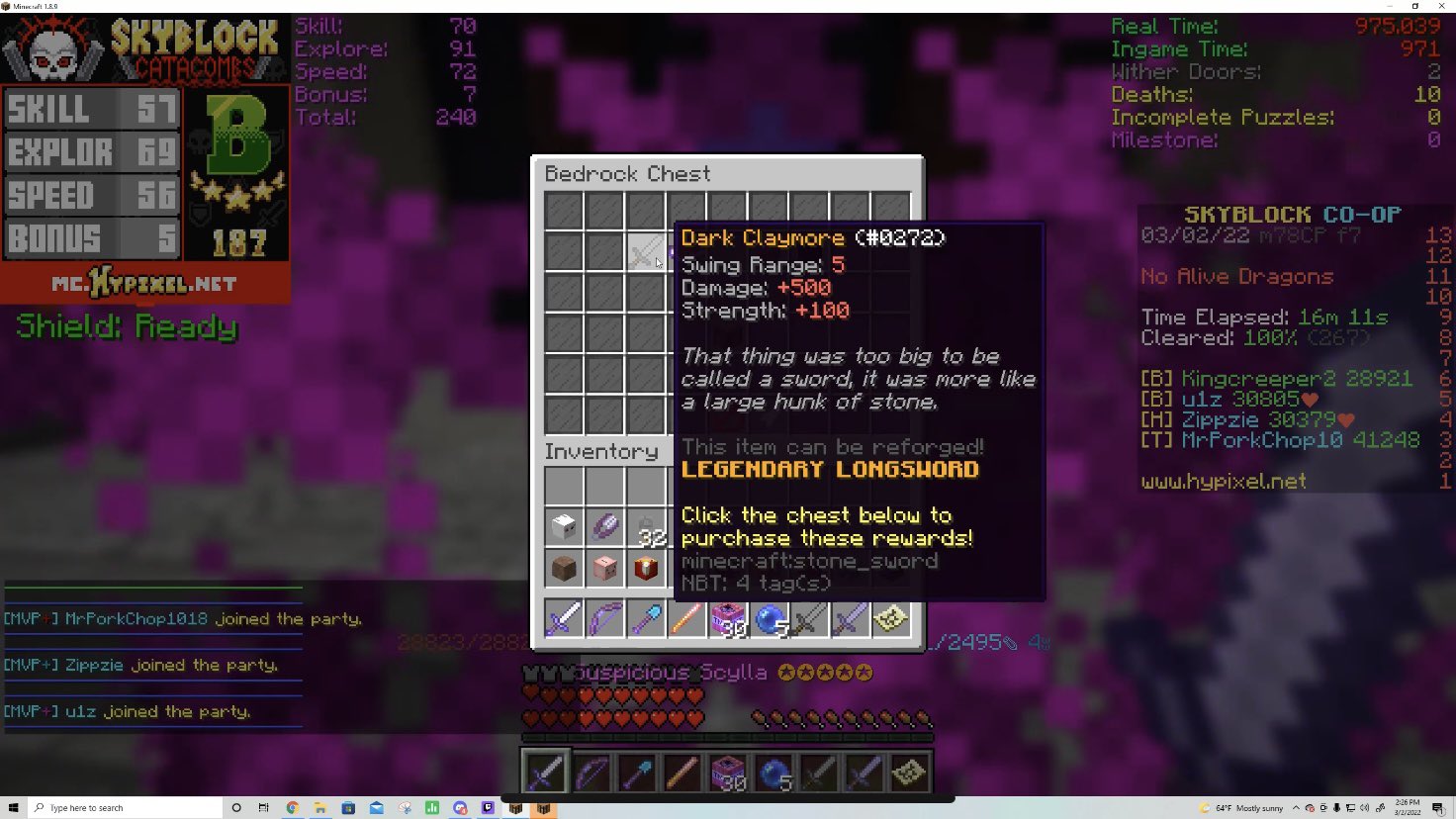Open Discord from the taskbar
Image resolution: width=1456 pixels, height=819 pixels.
point(459,807)
